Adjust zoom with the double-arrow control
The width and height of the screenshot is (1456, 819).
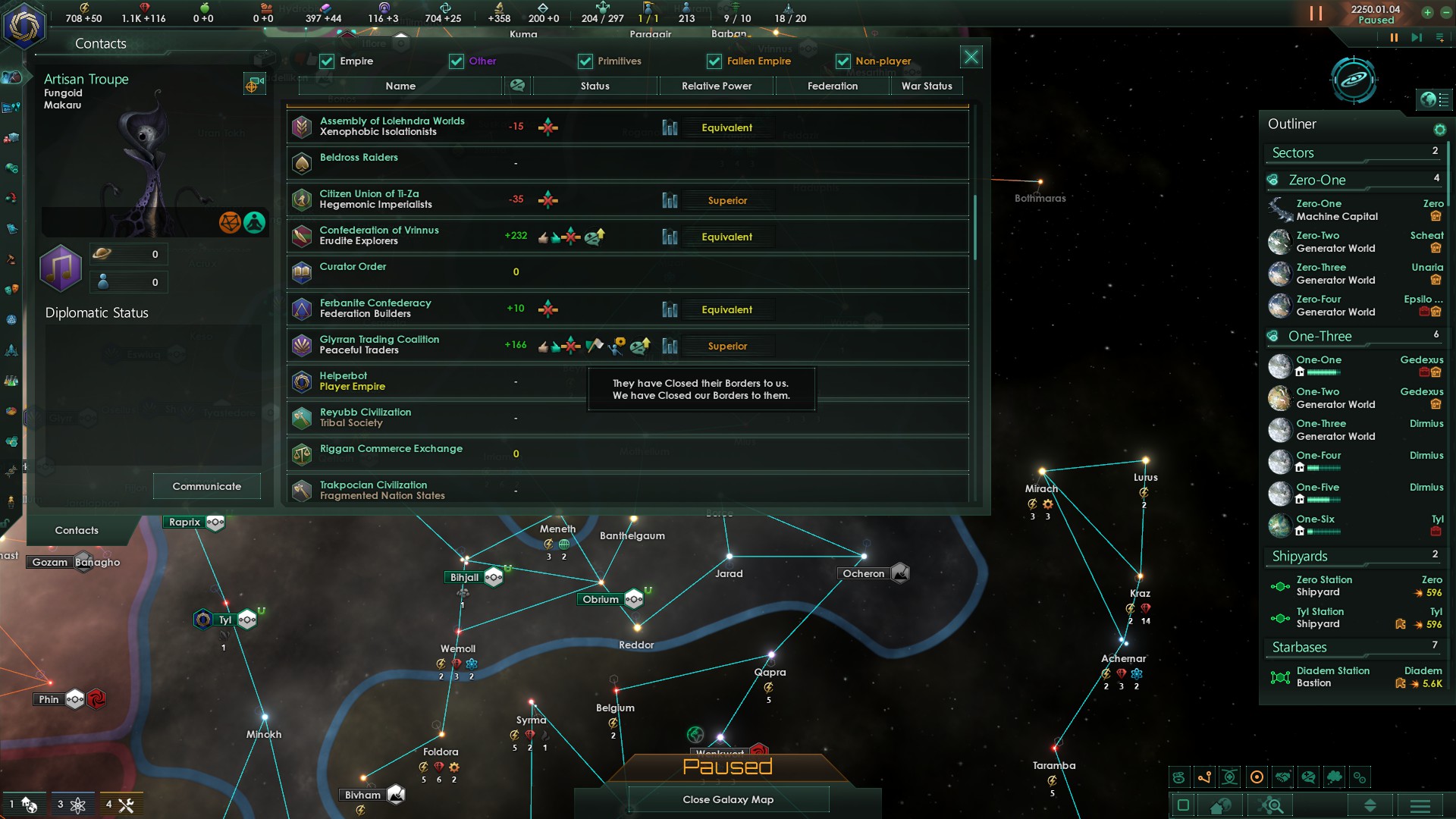[1370, 805]
